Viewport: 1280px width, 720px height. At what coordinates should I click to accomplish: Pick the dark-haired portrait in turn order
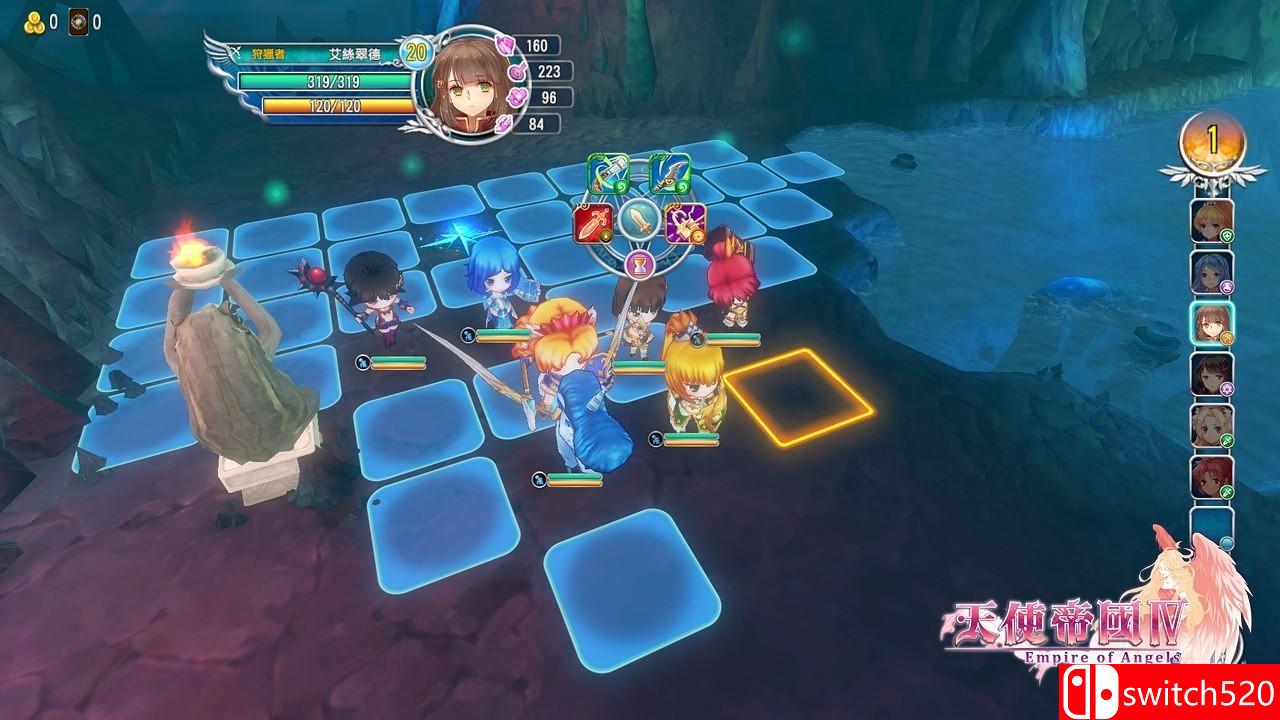[1211, 375]
